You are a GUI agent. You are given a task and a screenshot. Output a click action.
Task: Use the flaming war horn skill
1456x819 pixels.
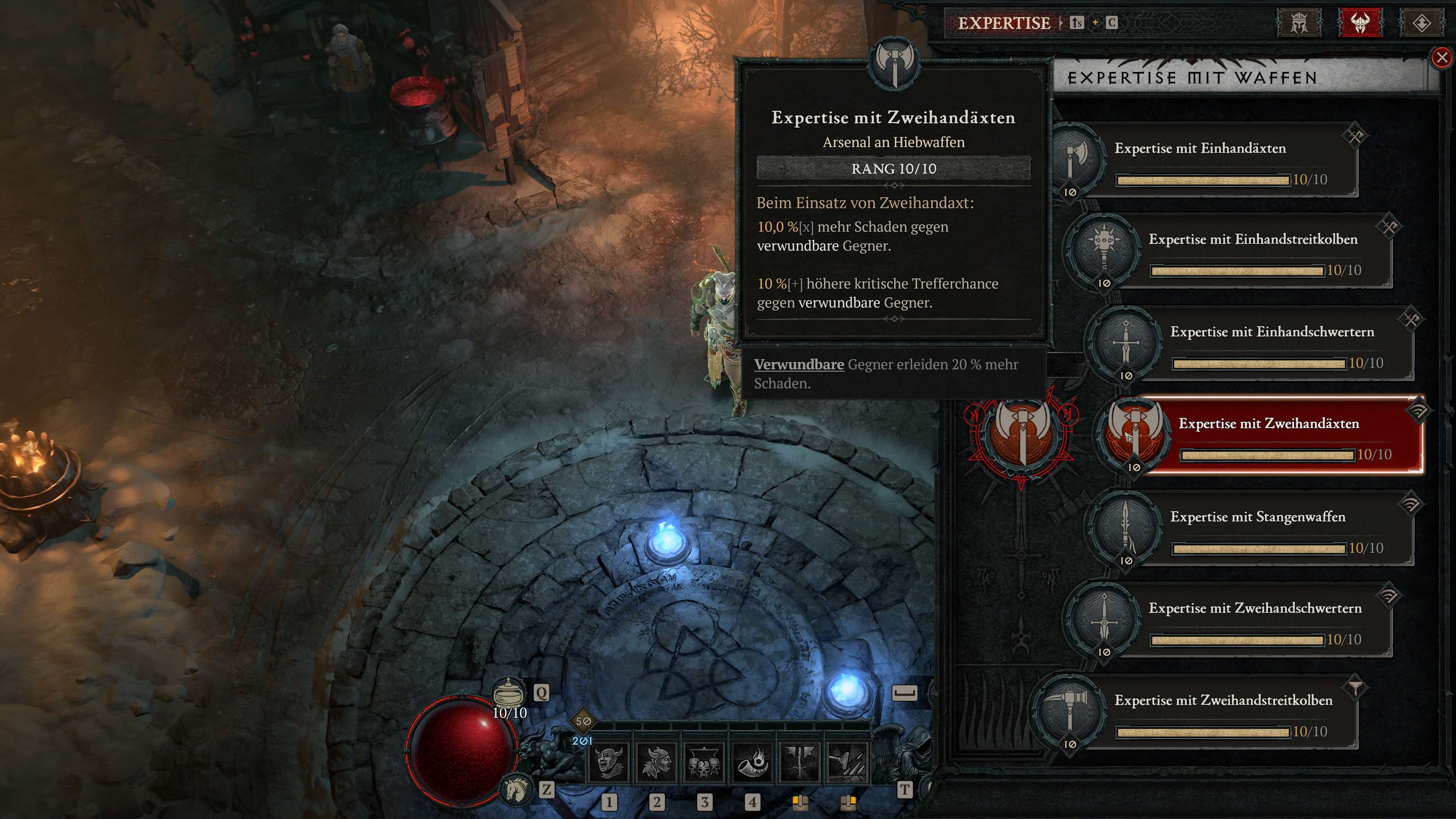coord(752,763)
